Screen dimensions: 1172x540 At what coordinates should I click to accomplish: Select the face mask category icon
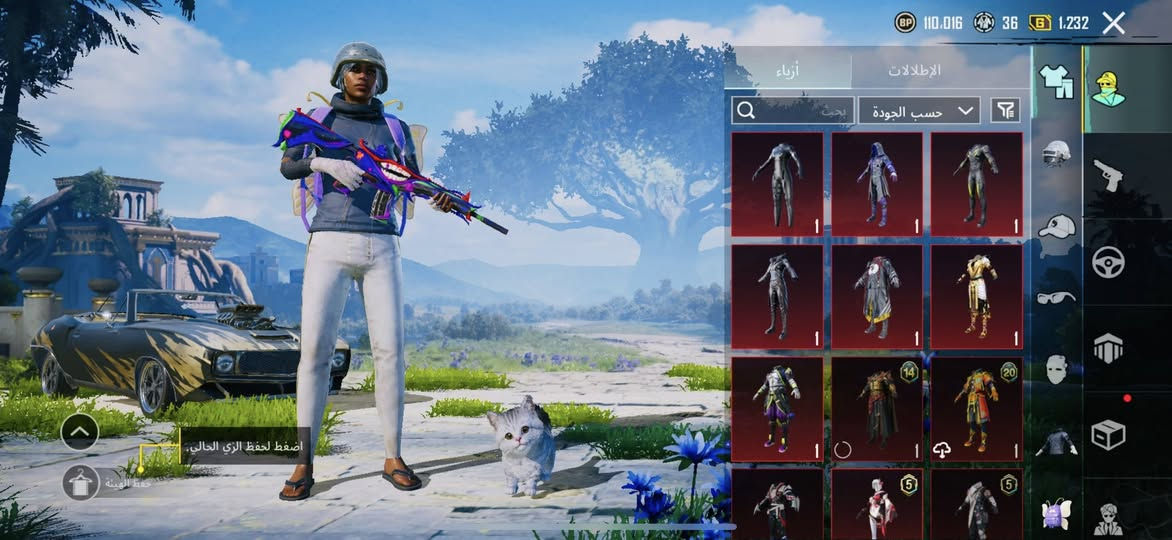click(x=1056, y=369)
